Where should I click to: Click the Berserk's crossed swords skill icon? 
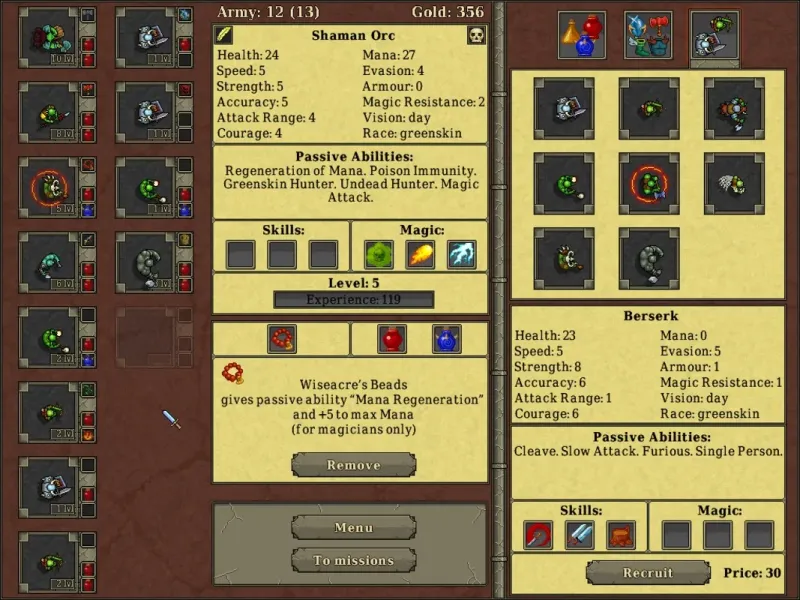coord(579,535)
